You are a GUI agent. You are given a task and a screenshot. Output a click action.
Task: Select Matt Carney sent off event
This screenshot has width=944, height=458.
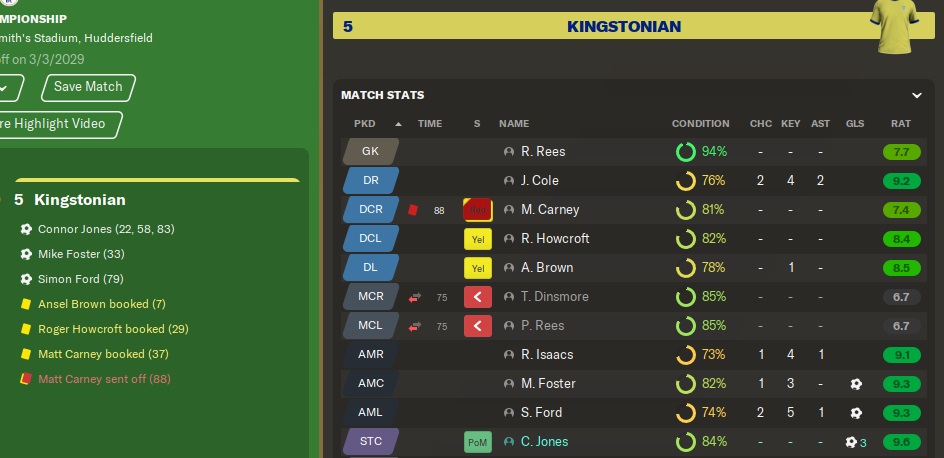coord(102,379)
